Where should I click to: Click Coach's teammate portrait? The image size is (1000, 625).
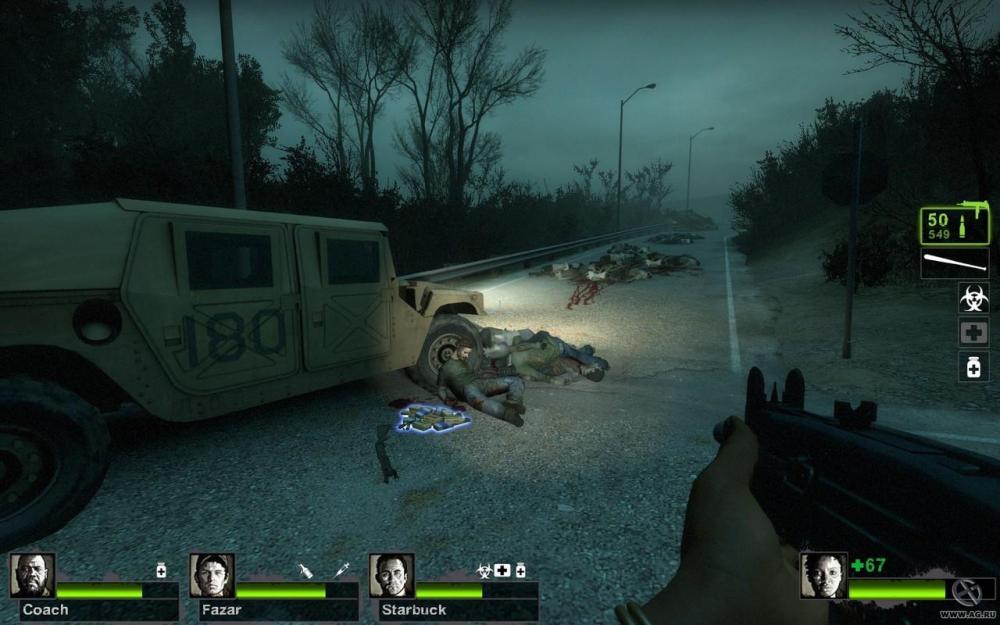(32, 576)
